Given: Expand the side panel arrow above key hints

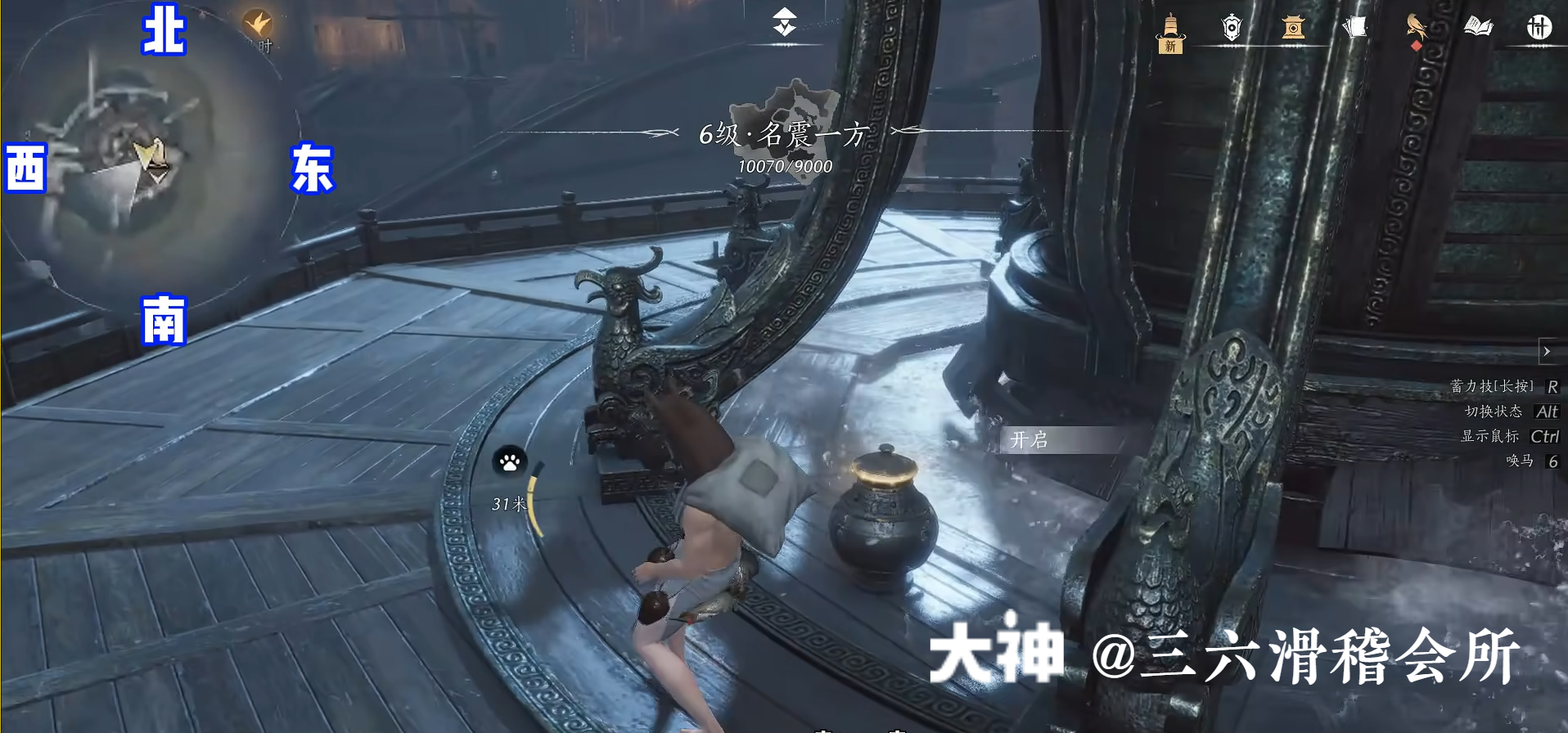Looking at the screenshot, I should pos(1547,352).
